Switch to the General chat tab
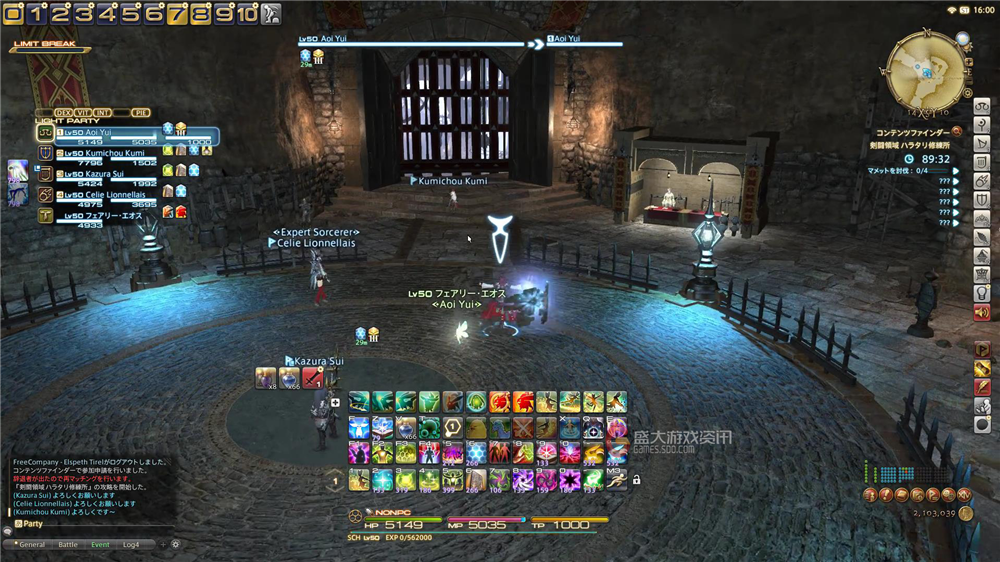Screen dimensions: 1000x562 (32, 544)
